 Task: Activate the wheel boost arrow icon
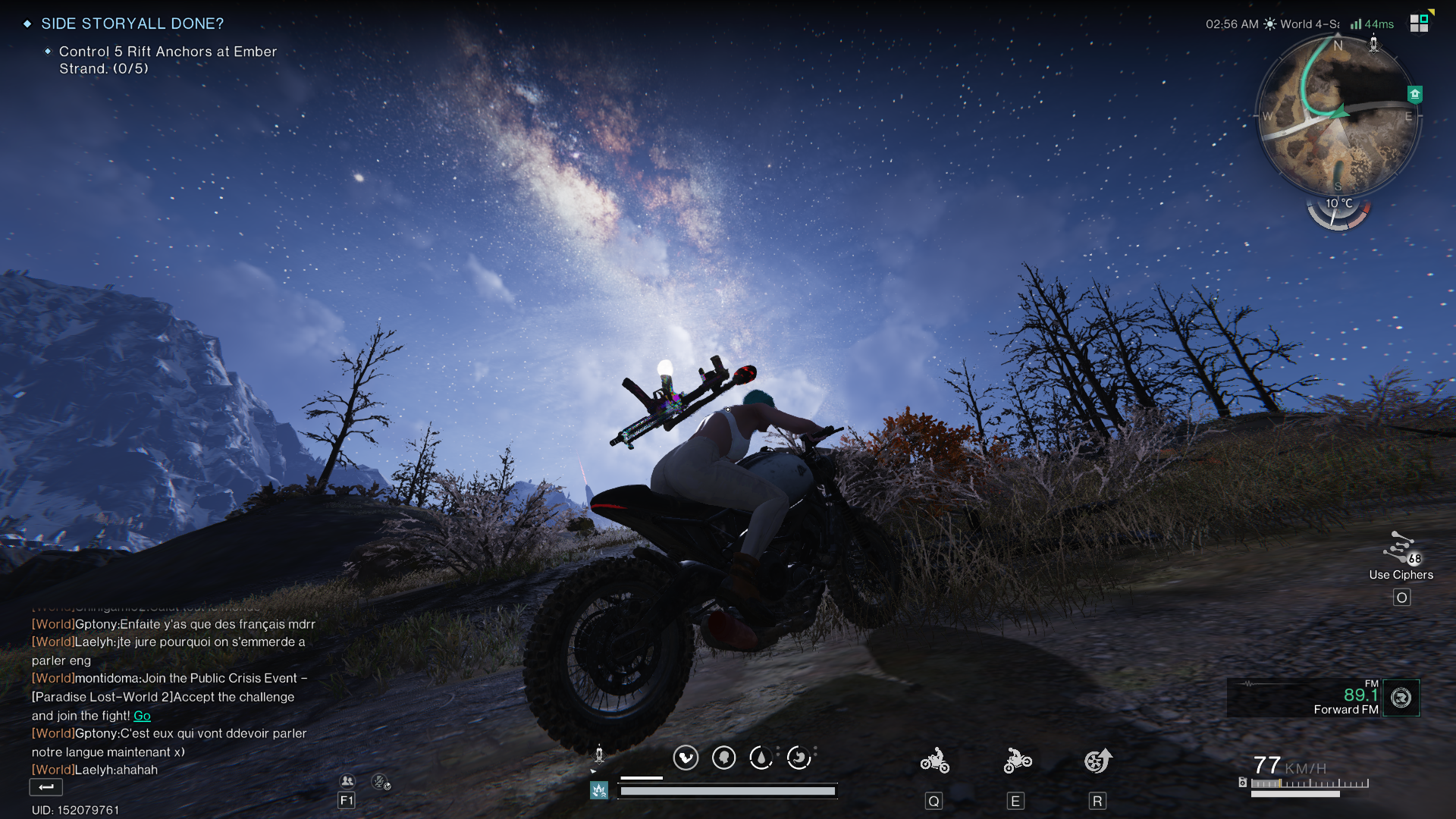coord(1097,761)
